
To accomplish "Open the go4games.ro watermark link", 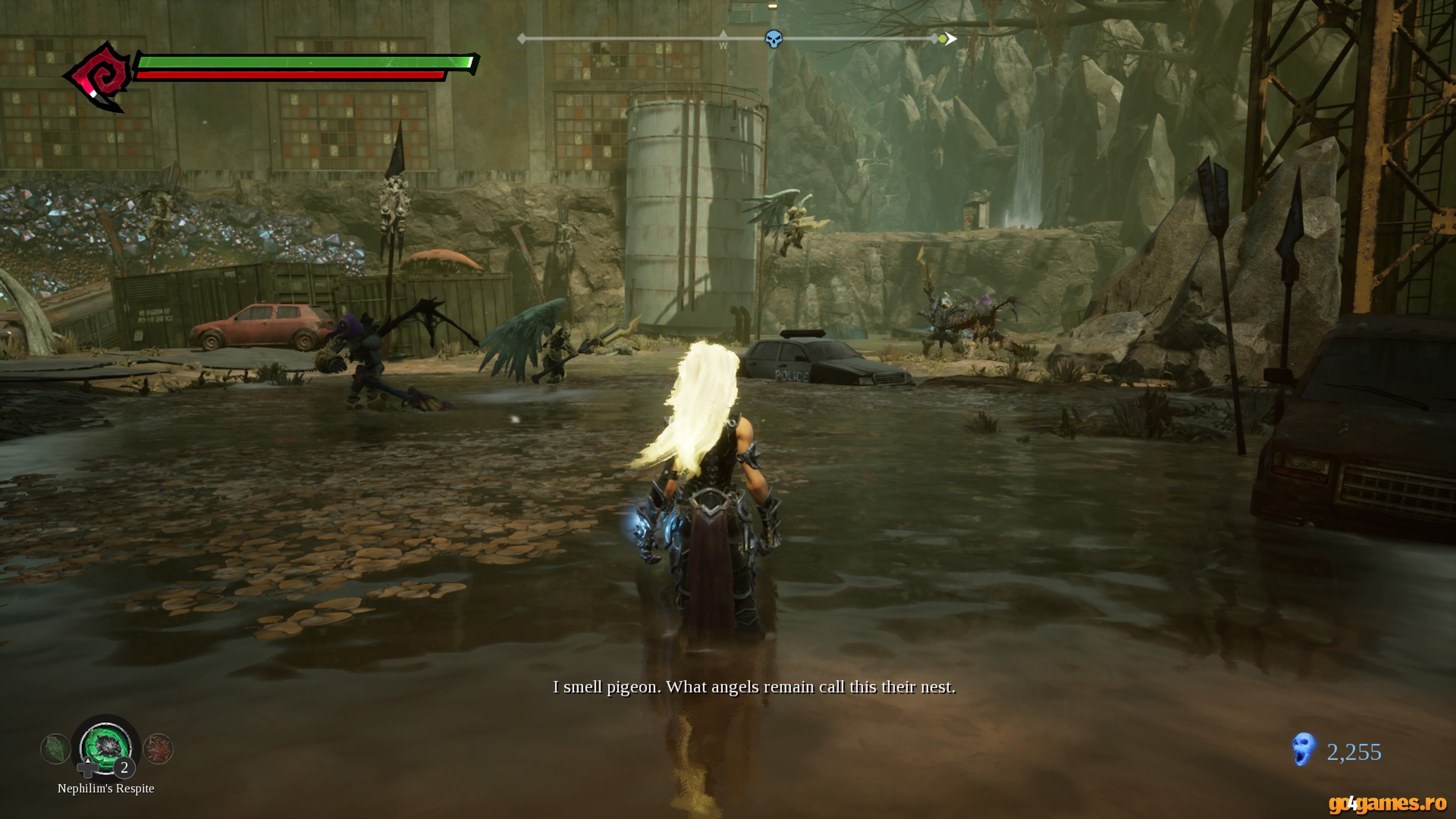I will pos(1387,803).
